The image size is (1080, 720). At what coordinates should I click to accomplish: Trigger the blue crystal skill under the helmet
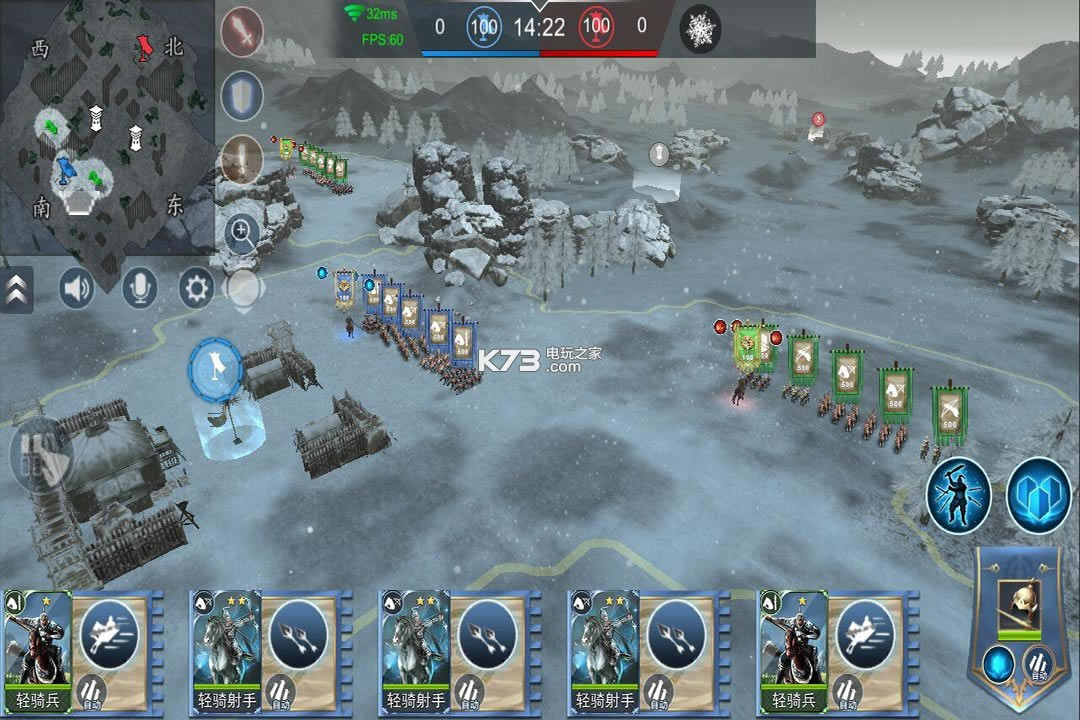tap(996, 664)
